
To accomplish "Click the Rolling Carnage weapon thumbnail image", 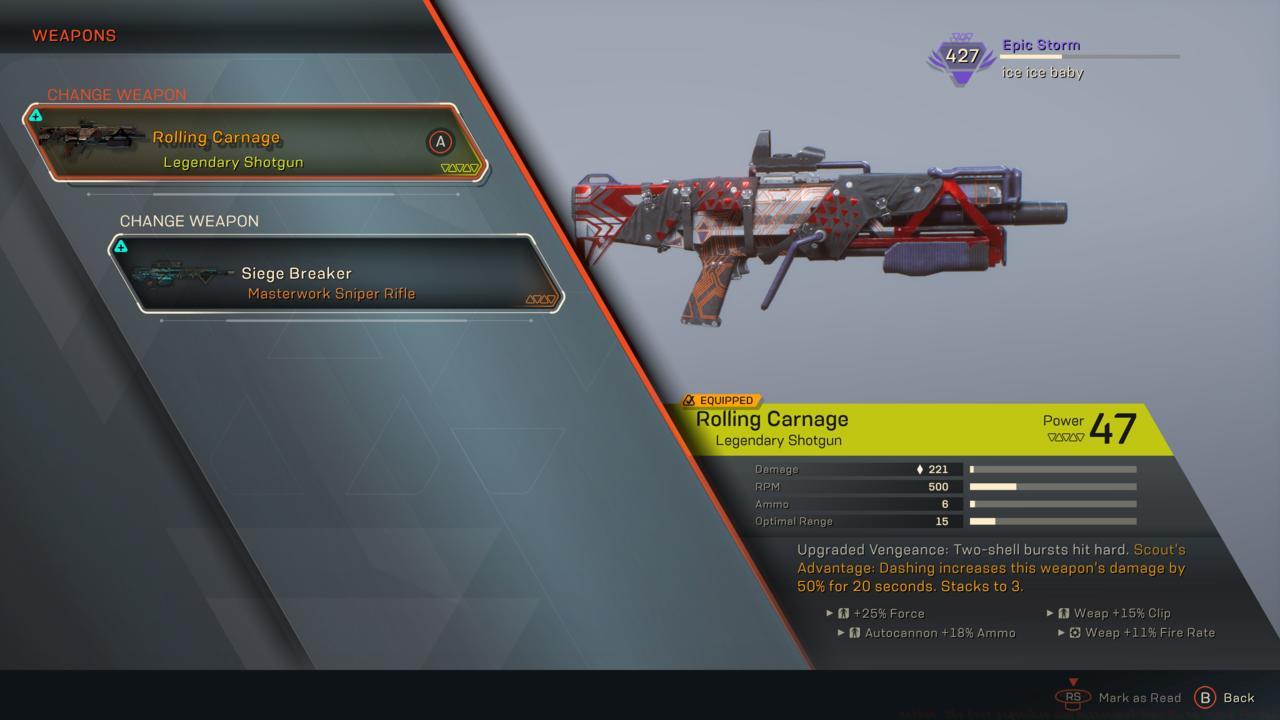I will (x=90, y=138).
